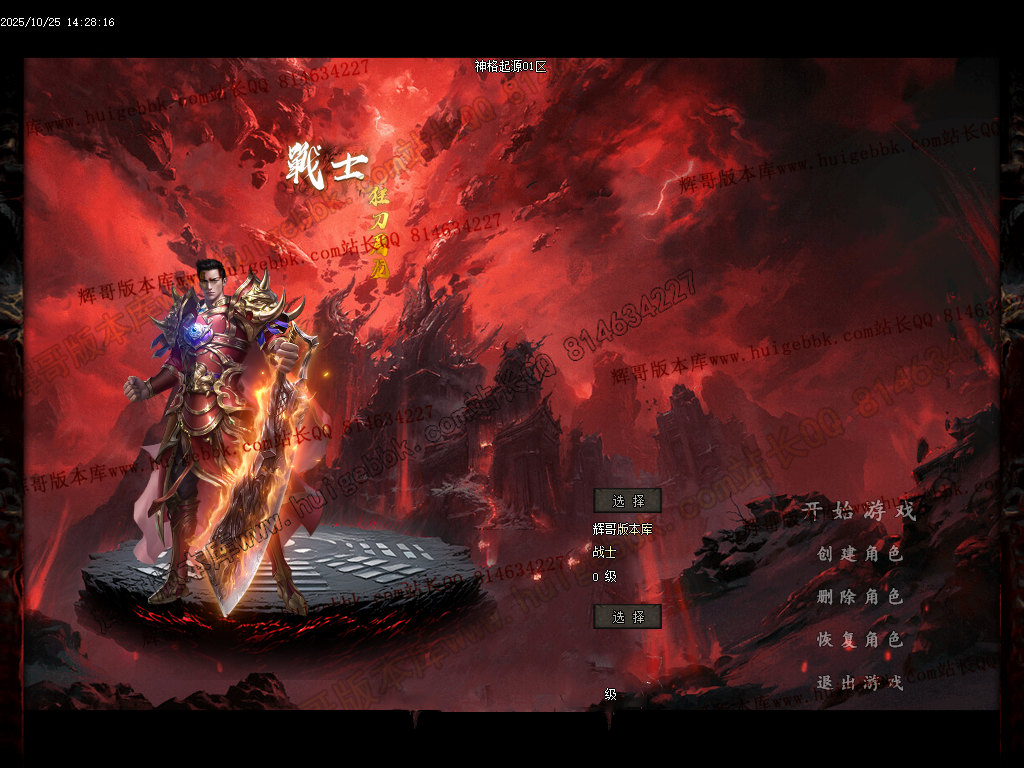Click 恢复角色 to restore a character
Image resolution: width=1024 pixels, height=768 pixels.
click(860, 639)
